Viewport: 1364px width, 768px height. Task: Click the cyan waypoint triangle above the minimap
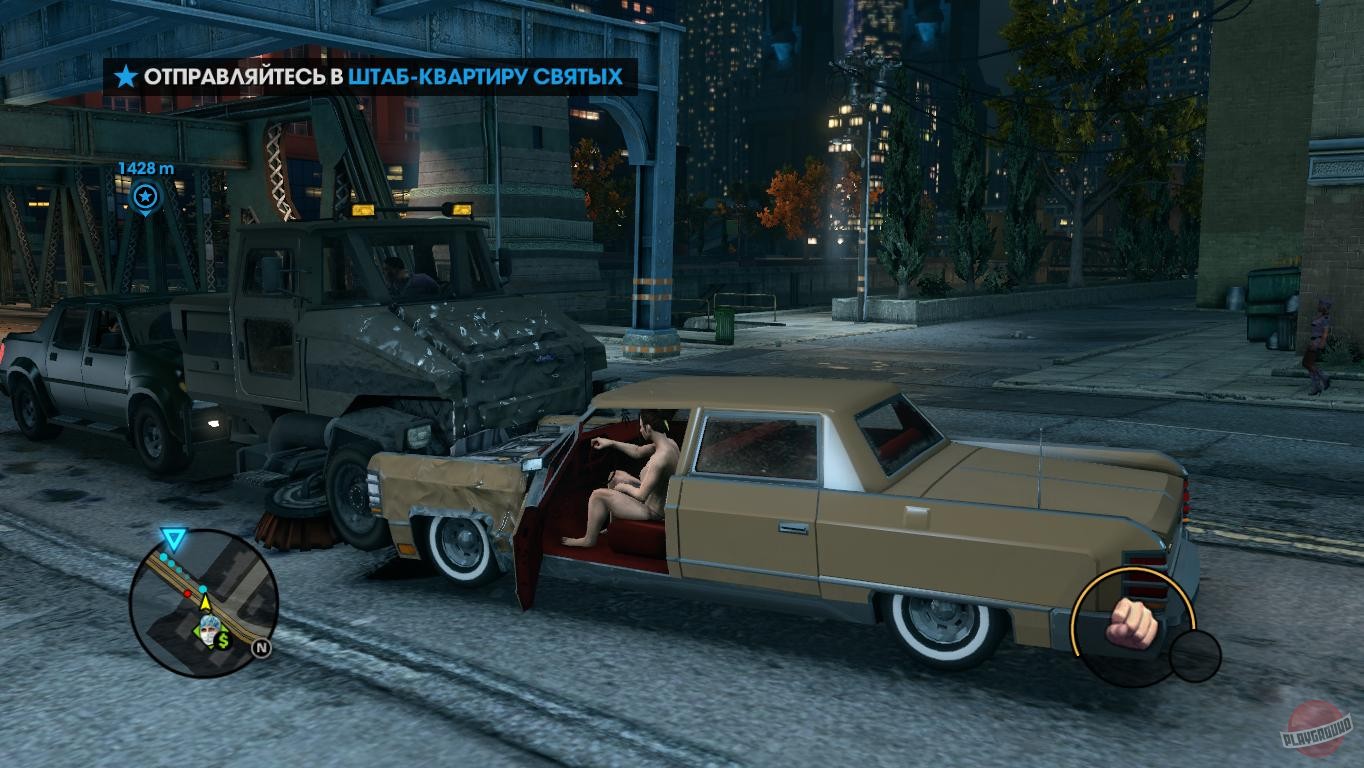coord(172,536)
